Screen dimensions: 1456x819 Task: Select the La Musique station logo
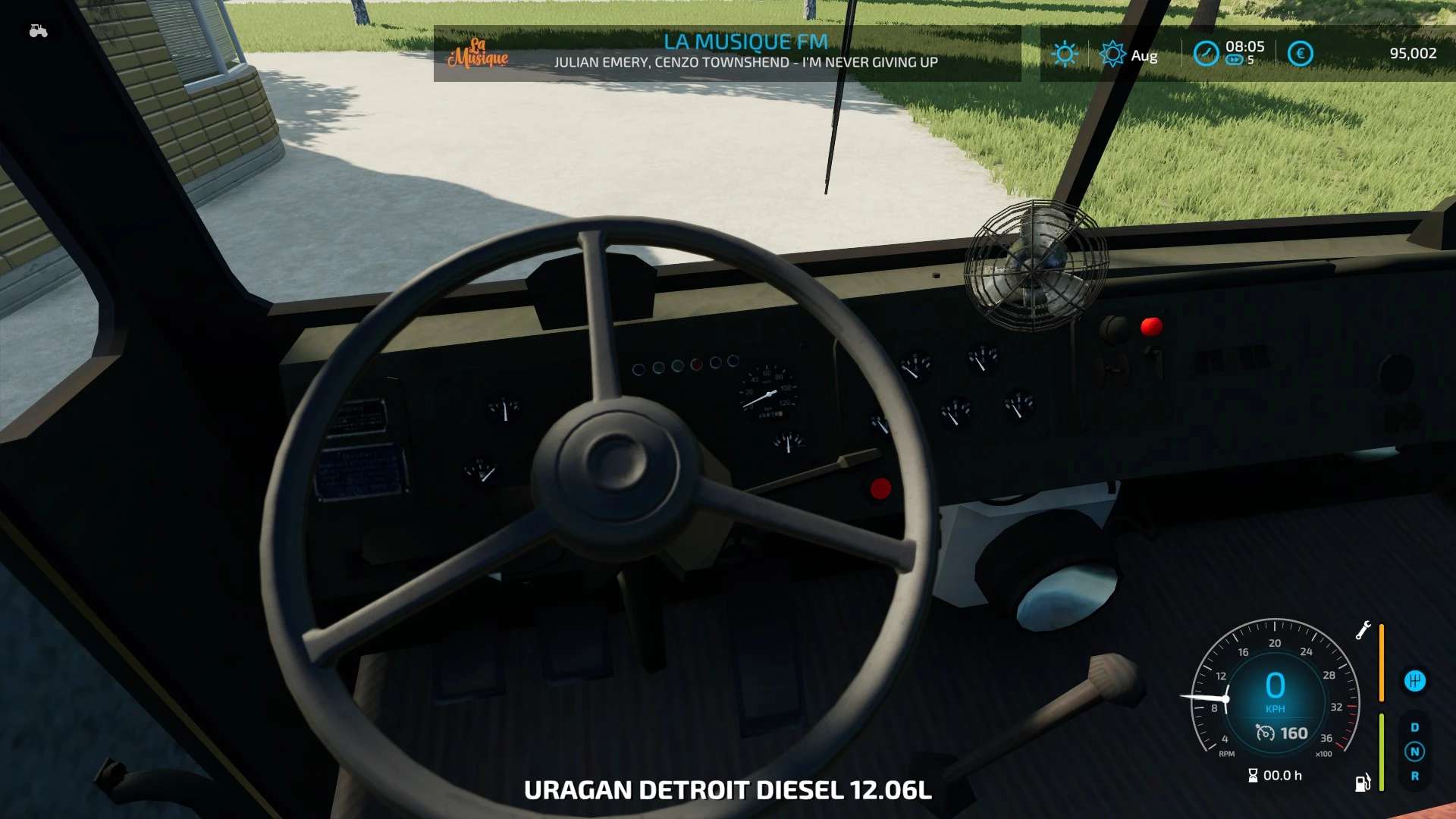[x=478, y=53]
